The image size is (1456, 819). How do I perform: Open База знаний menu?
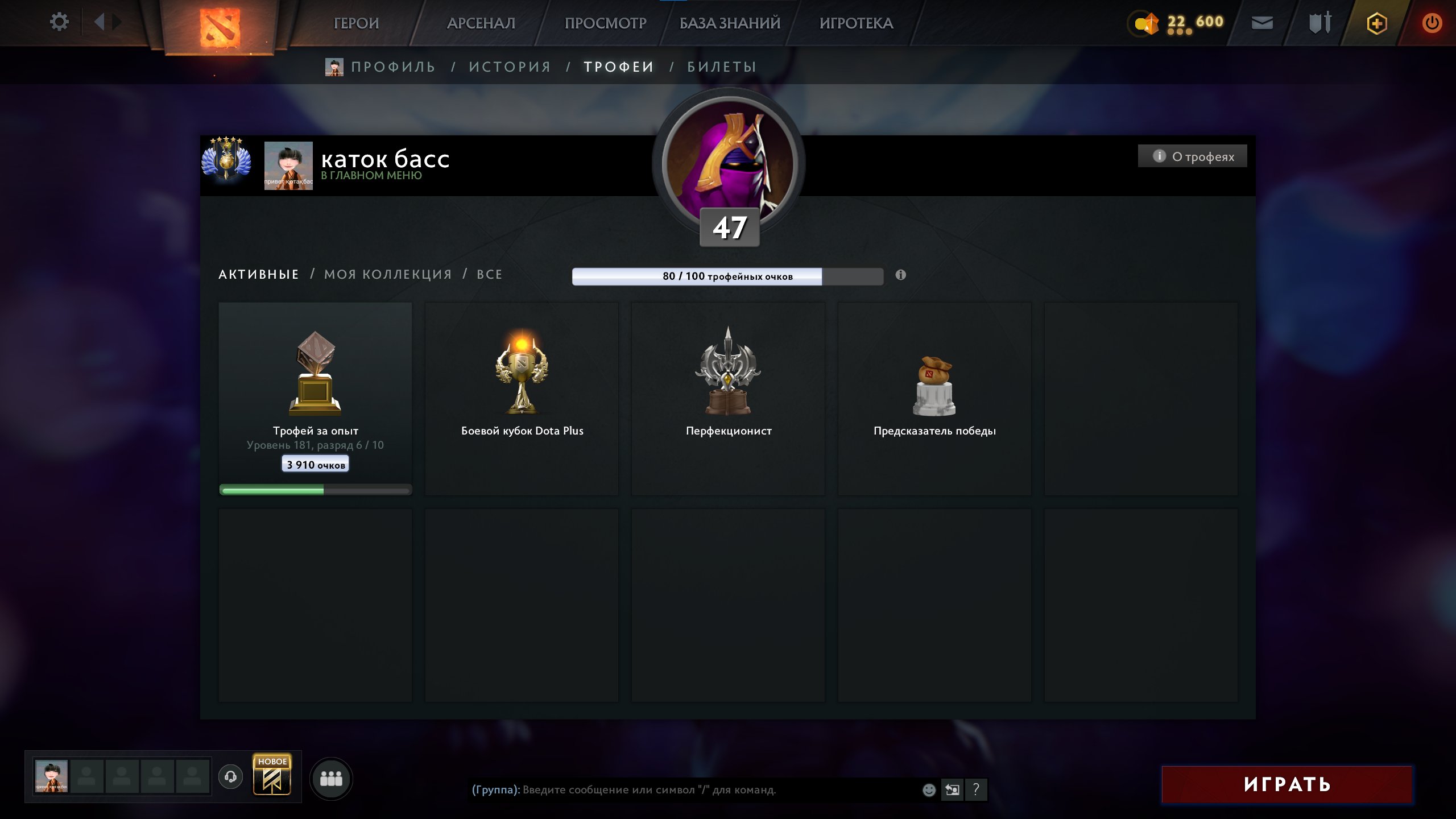[x=730, y=23]
